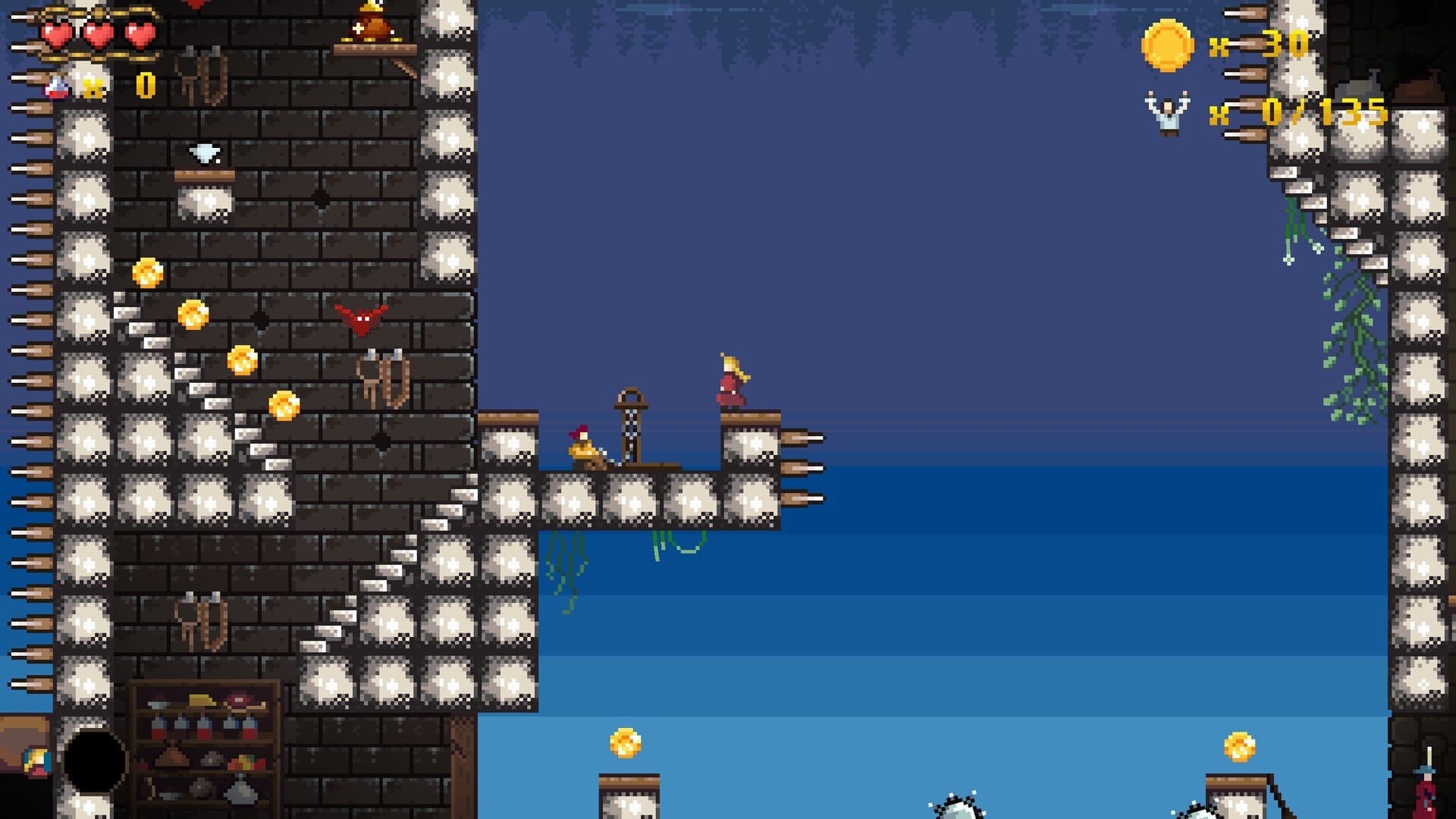Pick the white sack on the bottom shelf
This screenshot has width=1456, height=819.
(x=240, y=792)
